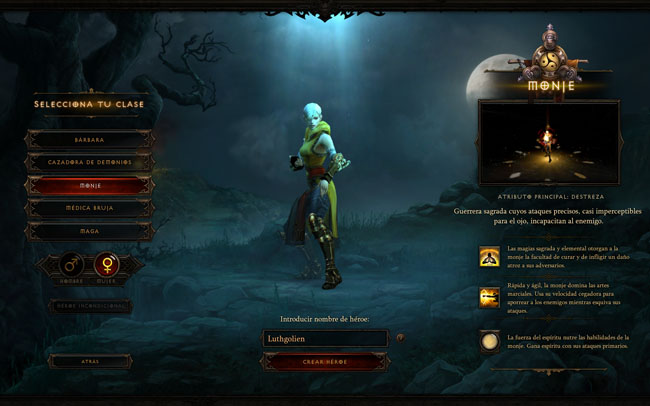Pick the Médica Bruja class
This screenshot has height=406, width=650.
coord(90,209)
